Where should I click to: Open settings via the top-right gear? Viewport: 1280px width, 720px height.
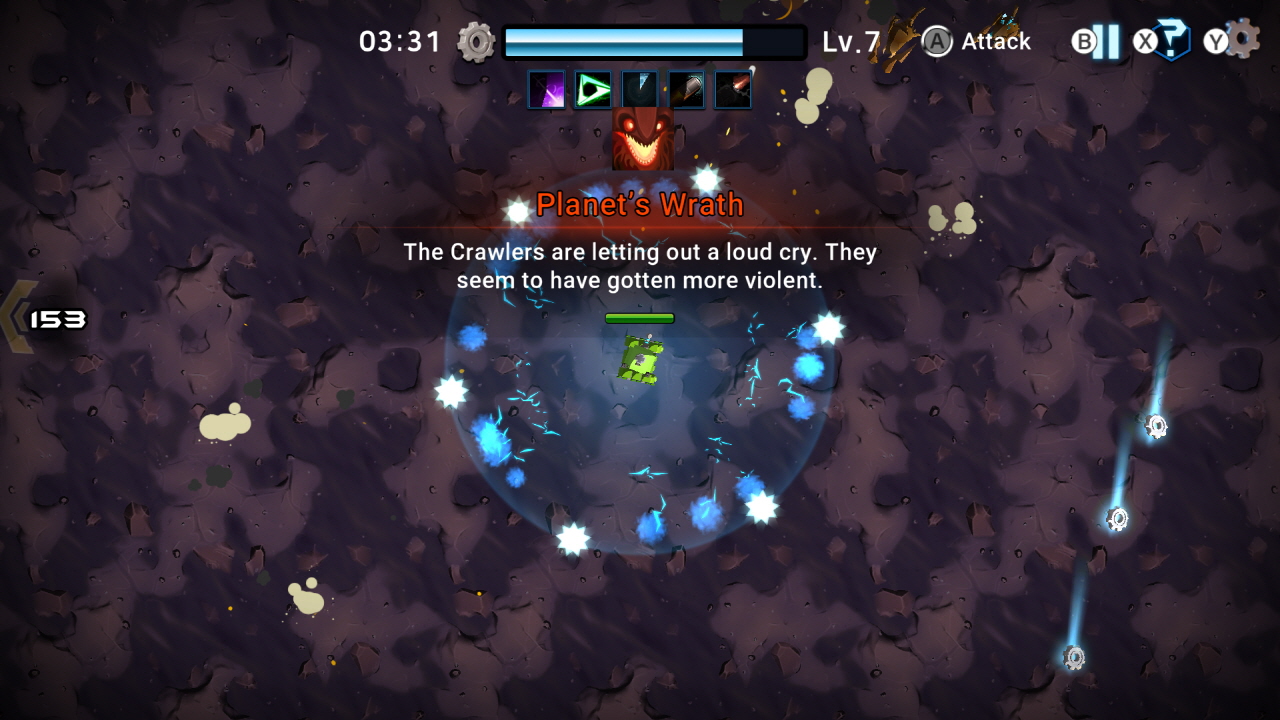click(x=1241, y=38)
